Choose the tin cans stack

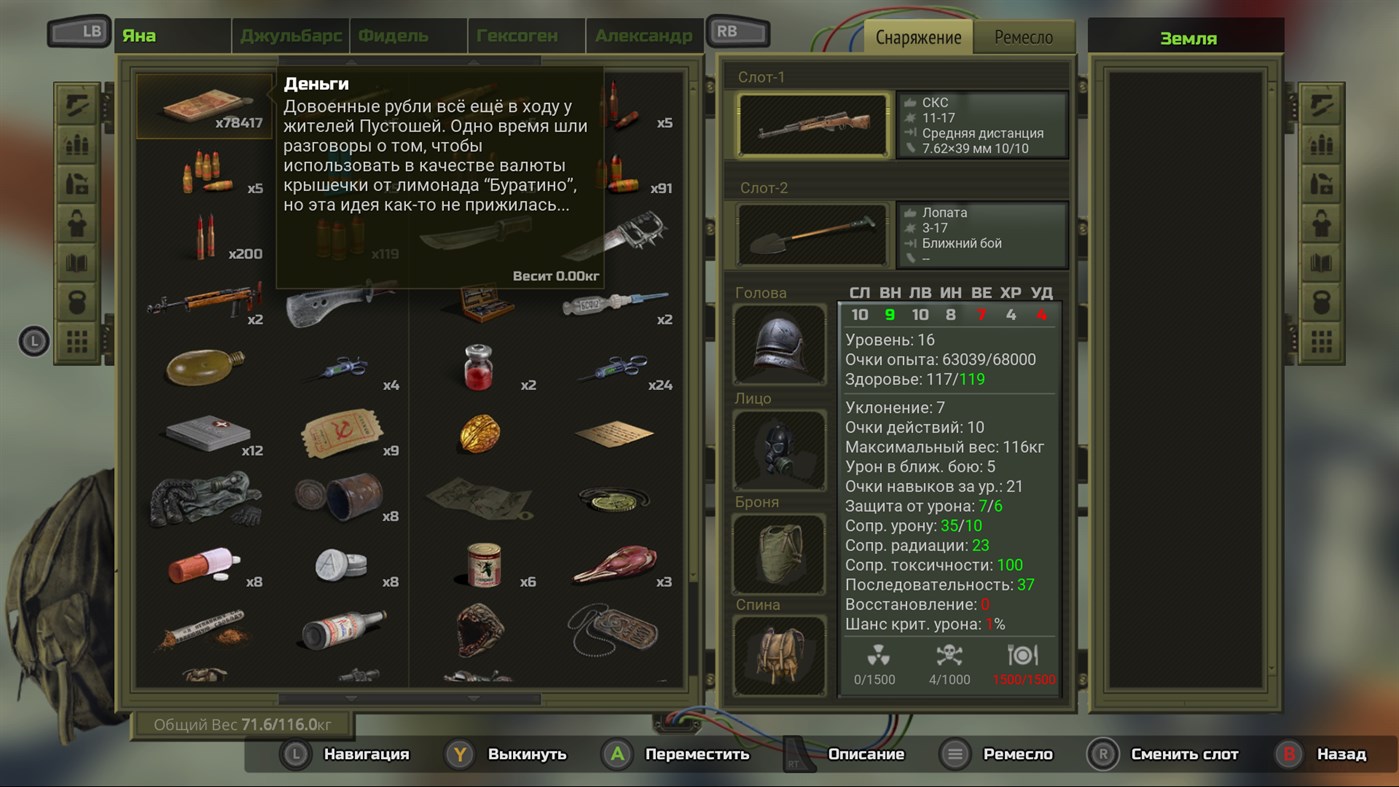click(341, 497)
